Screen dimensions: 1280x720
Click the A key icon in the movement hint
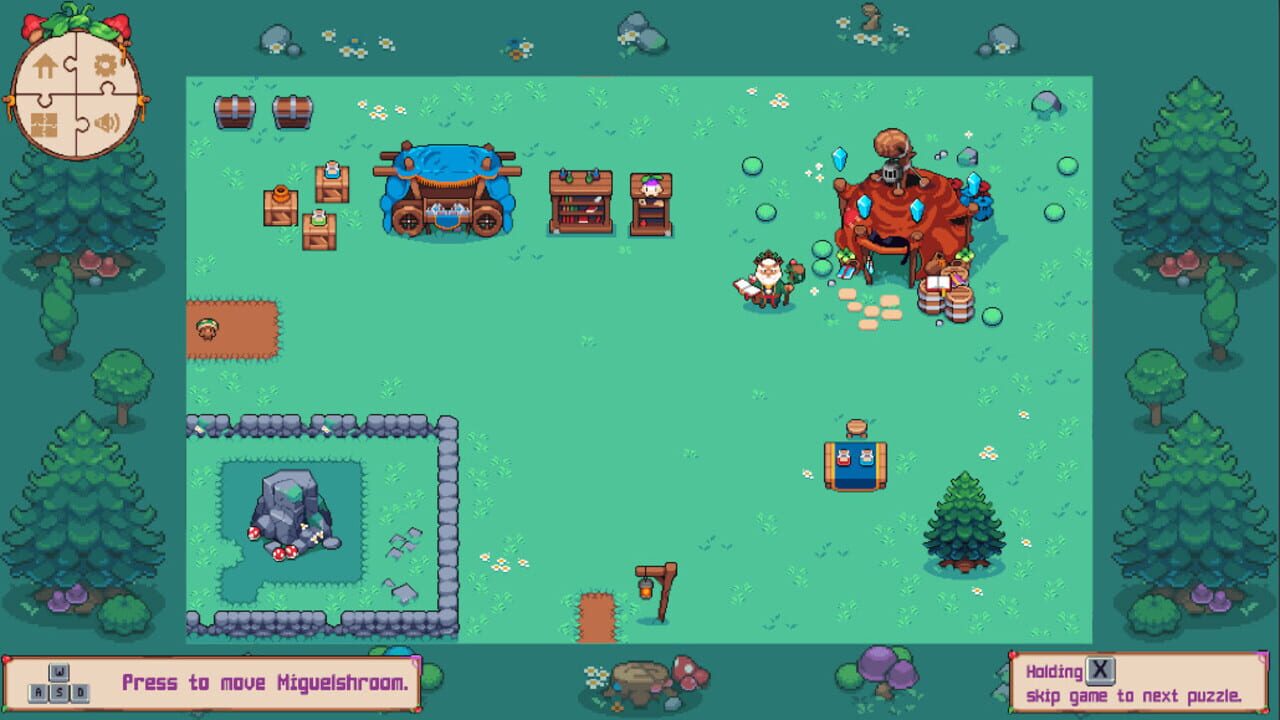coord(39,692)
